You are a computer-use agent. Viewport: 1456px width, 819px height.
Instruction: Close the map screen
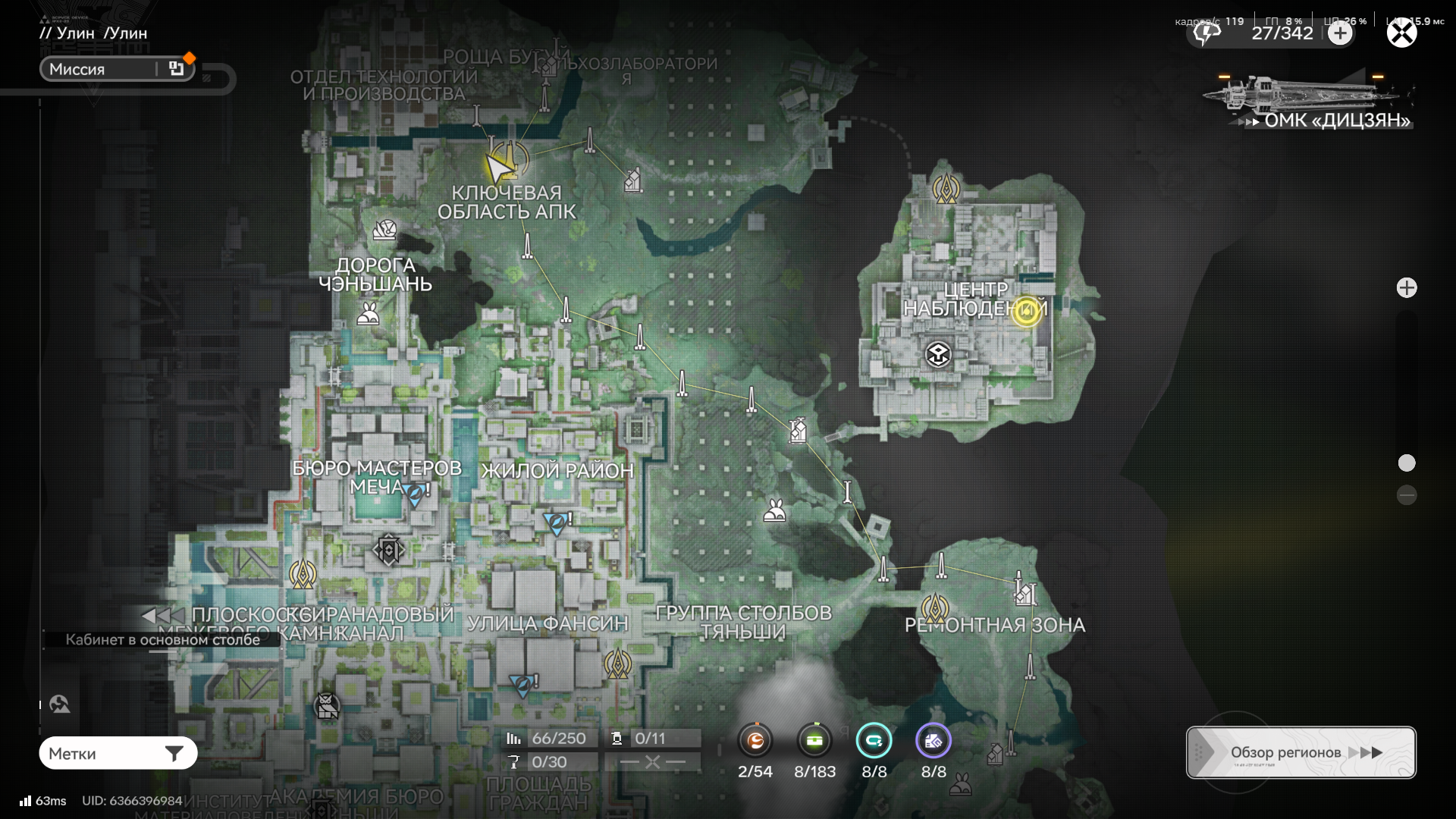click(x=1401, y=33)
